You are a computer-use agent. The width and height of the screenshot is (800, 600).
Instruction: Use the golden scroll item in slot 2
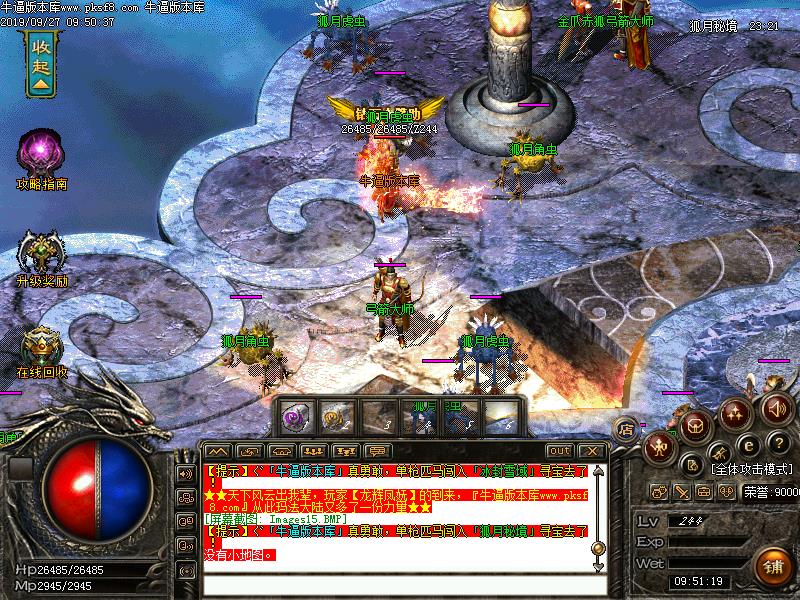pyautogui.click(x=334, y=415)
